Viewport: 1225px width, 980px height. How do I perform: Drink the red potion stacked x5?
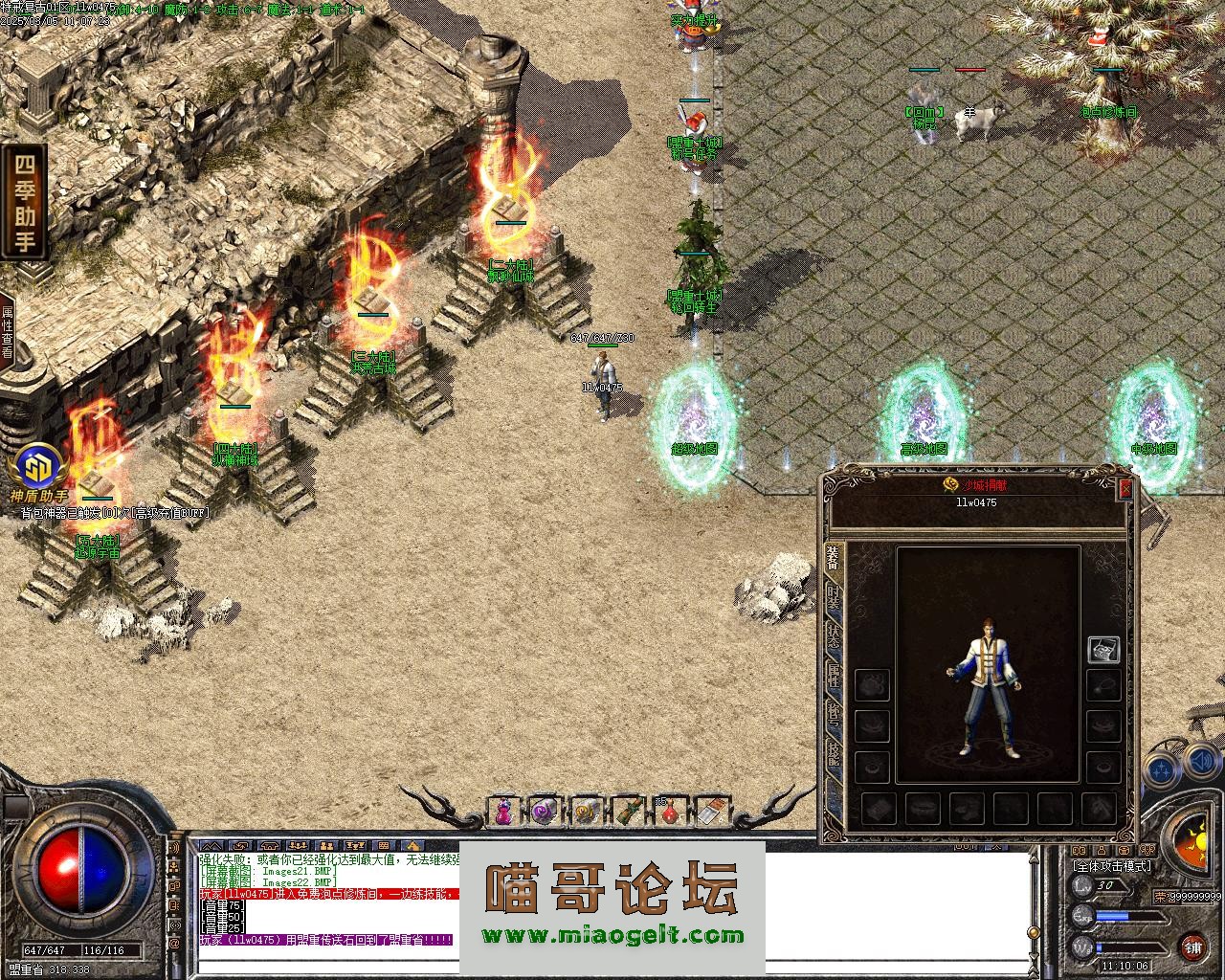(x=669, y=811)
